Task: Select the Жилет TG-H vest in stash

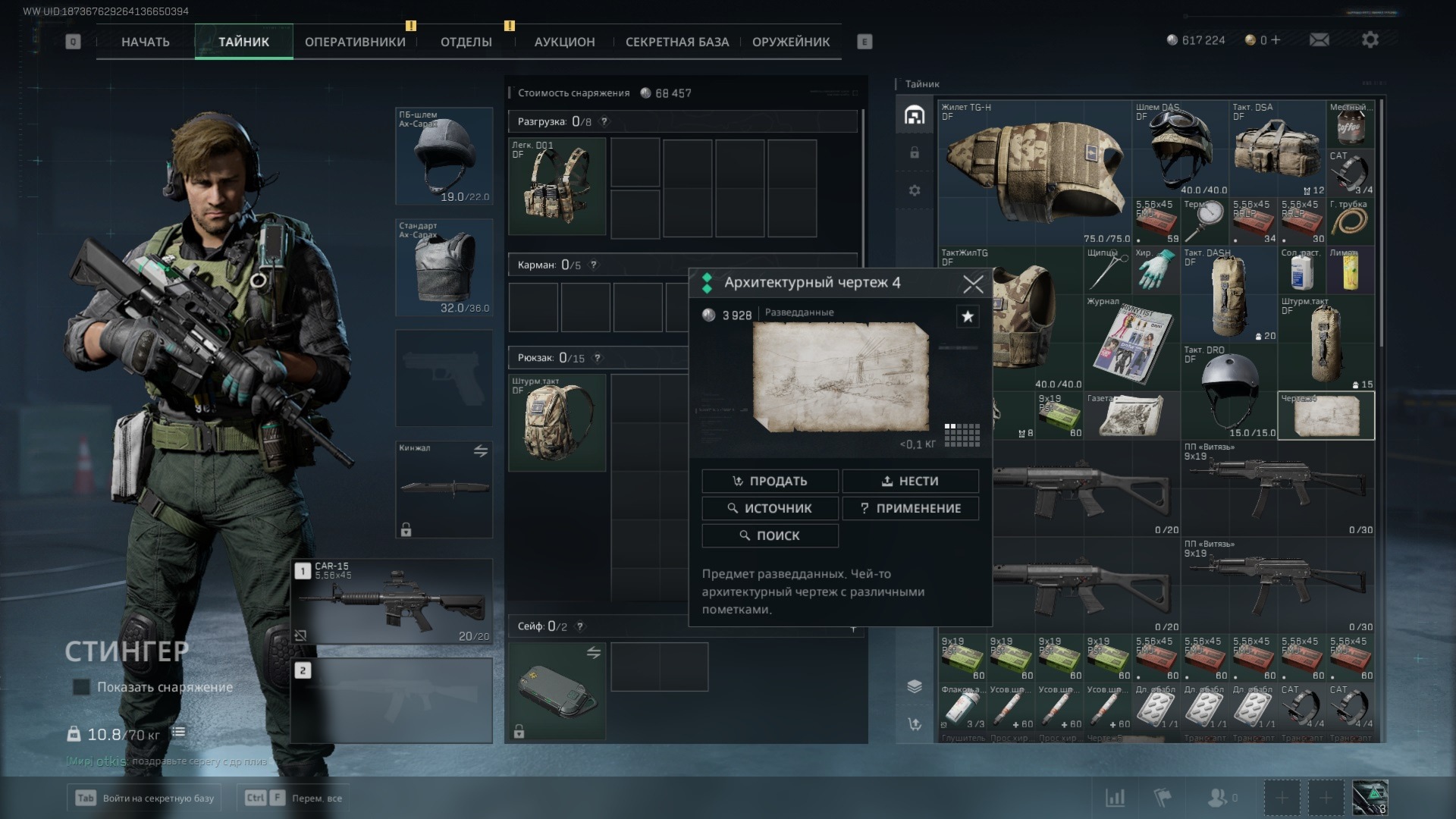Action: pyautogui.click(x=1034, y=172)
